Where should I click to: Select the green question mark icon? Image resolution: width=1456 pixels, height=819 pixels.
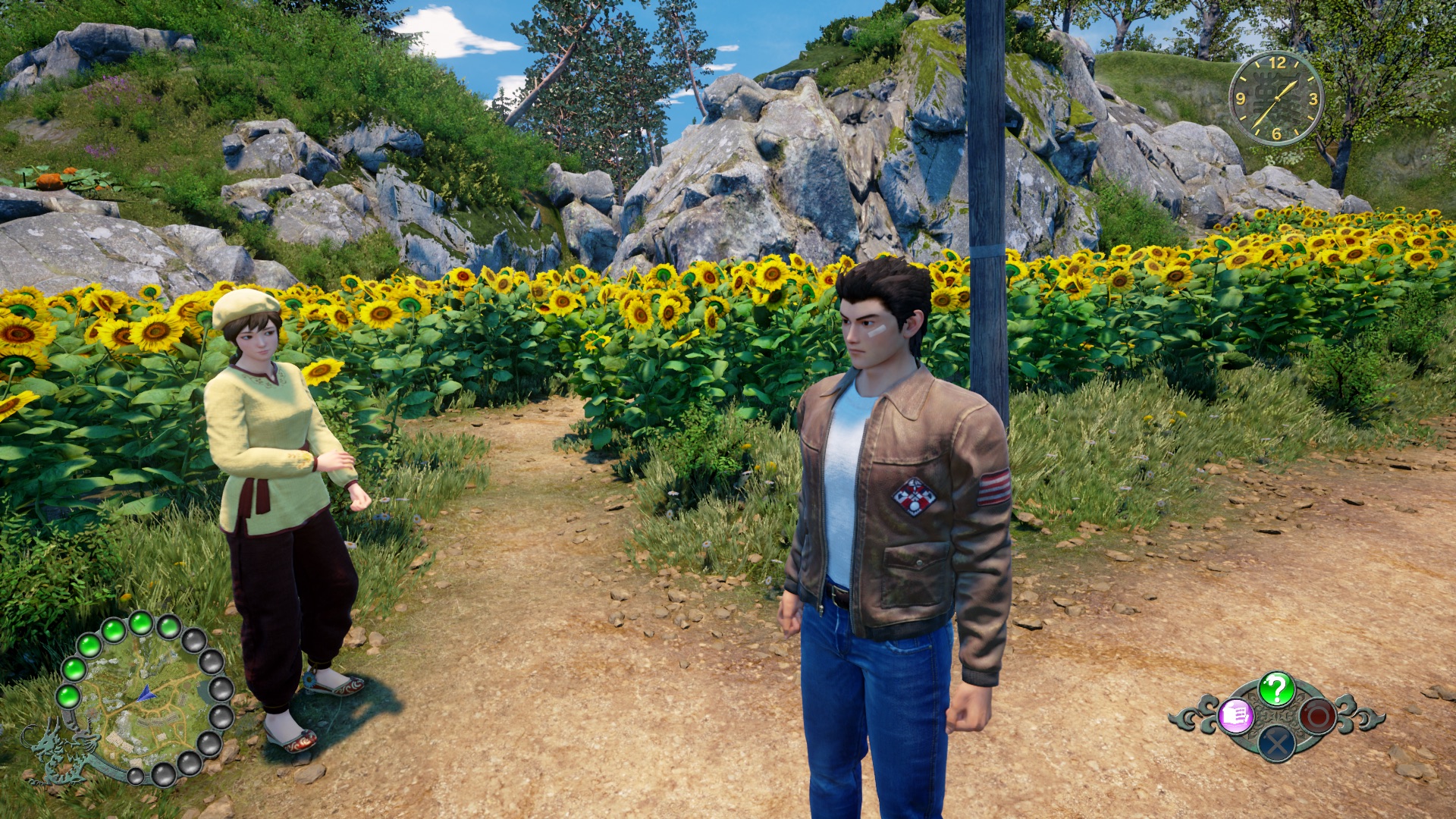tap(1276, 689)
